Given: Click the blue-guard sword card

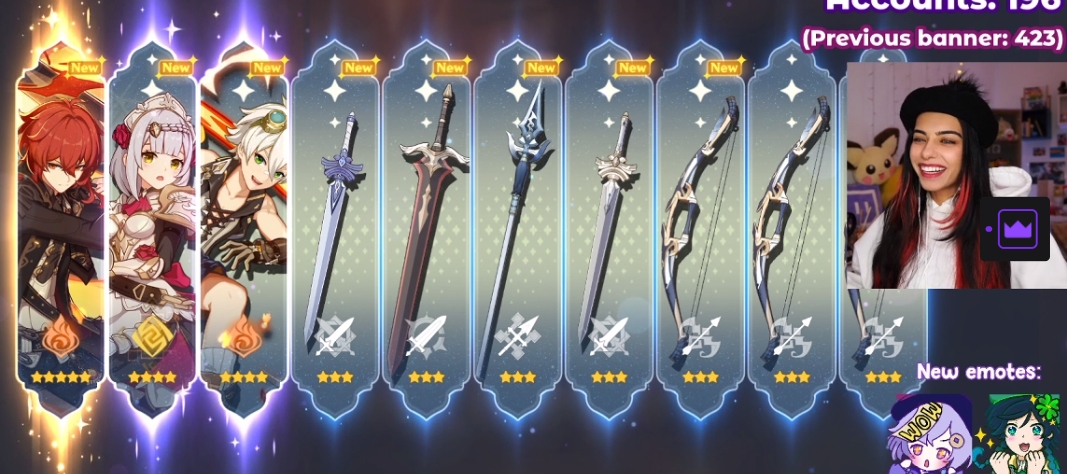Looking at the screenshot, I should coord(335,230).
